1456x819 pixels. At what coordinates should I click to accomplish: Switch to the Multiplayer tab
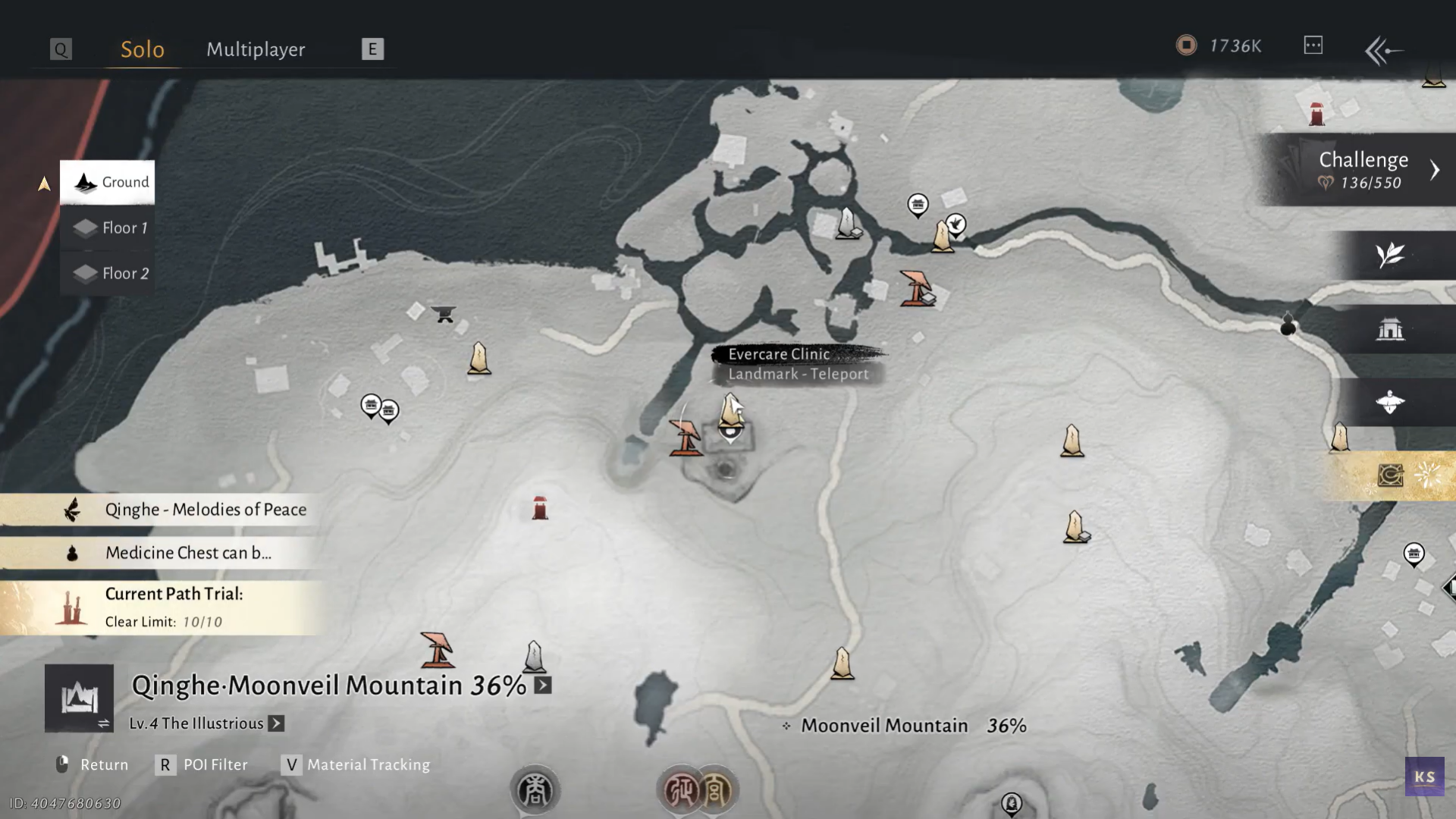coord(256,49)
